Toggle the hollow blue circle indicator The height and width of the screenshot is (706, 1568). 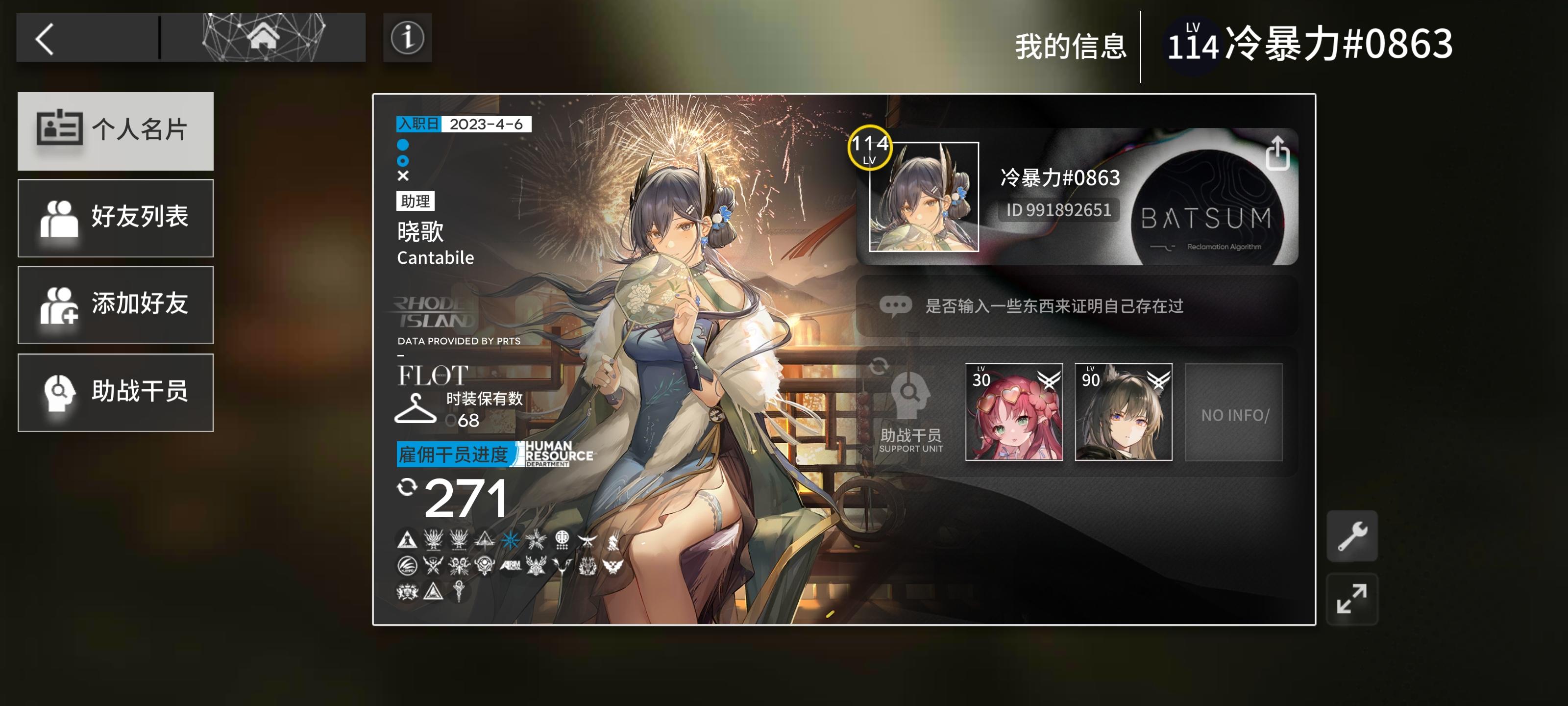click(402, 161)
